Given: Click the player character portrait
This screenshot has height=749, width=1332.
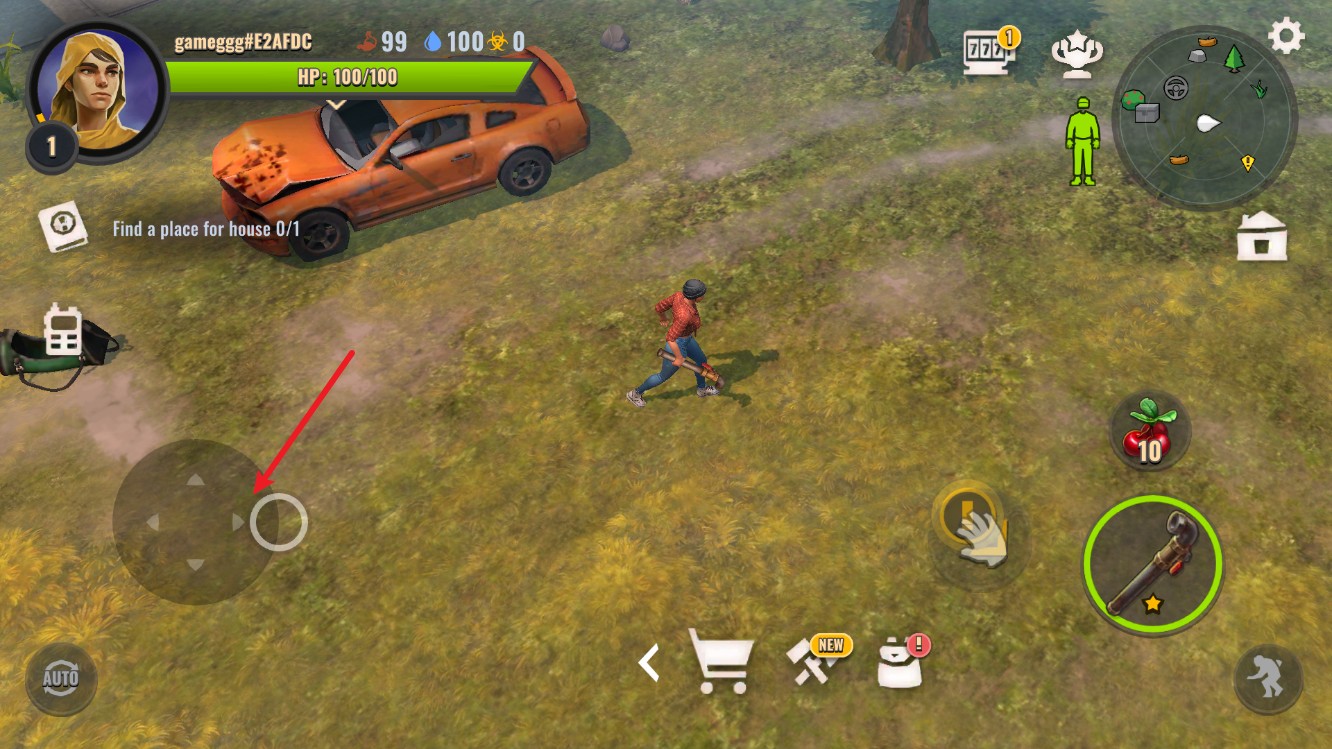Looking at the screenshot, I should point(97,88).
